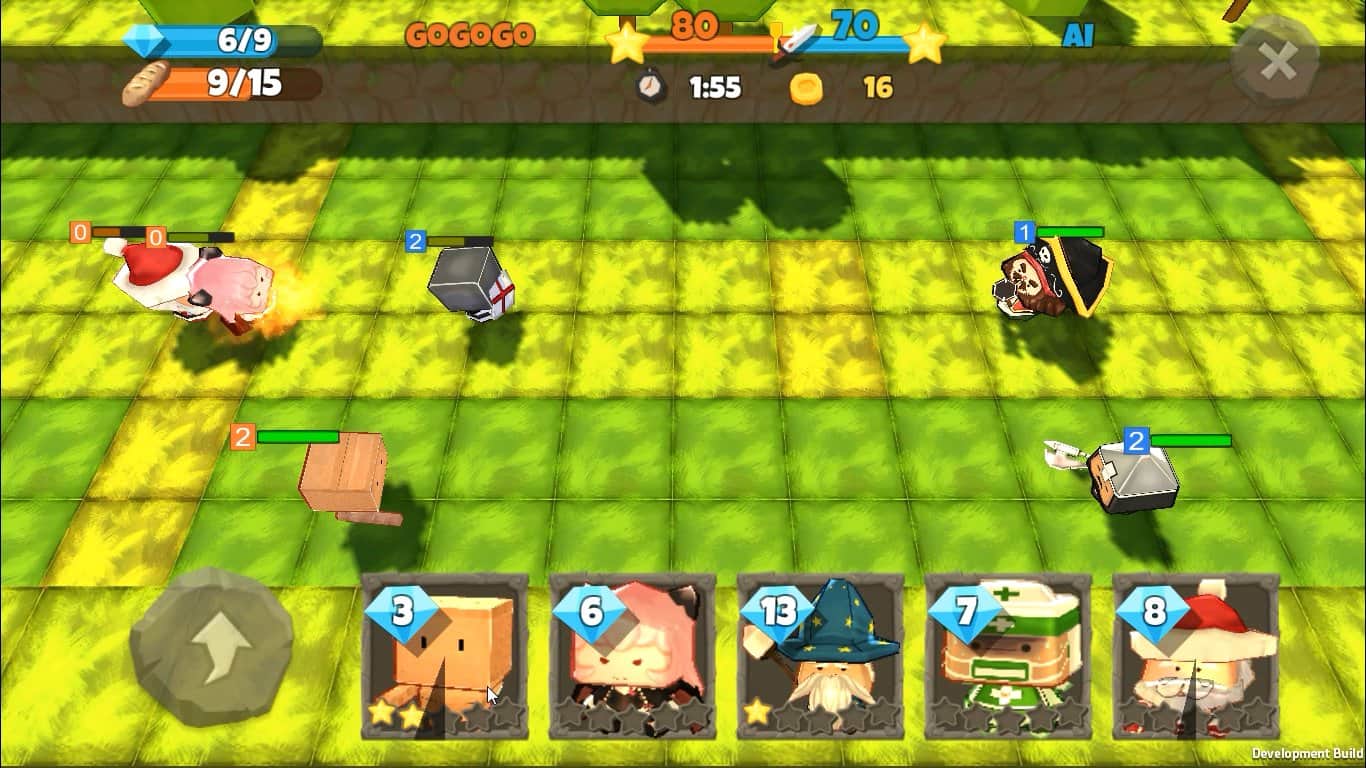Click the right star next to score 70
Screen dimensions: 1366x768
[x=927, y=42]
